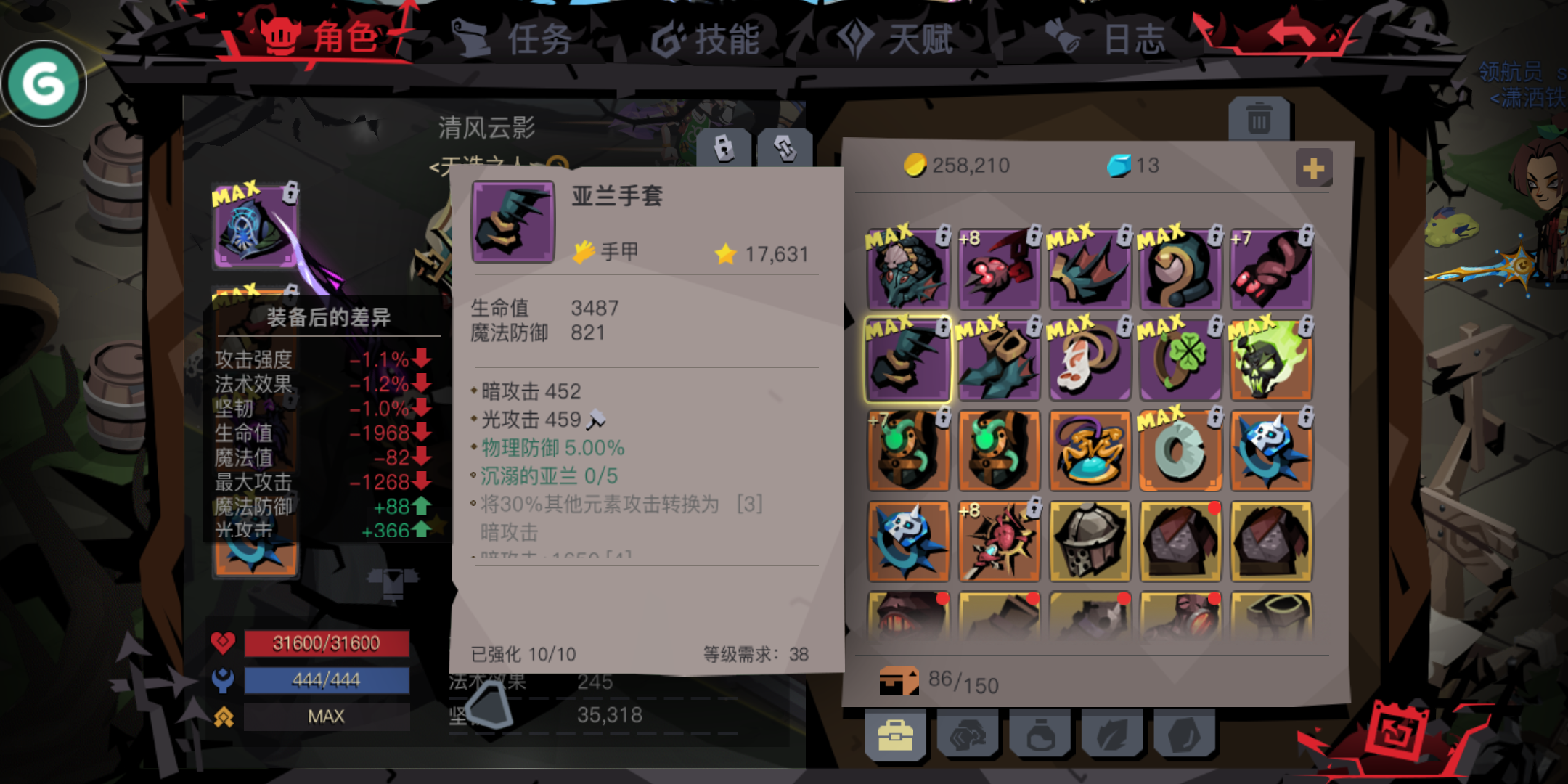The width and height of the screenshot is (1568, 784).
Task: Click the 31600/31600 health bar
Action: (326, 642)
